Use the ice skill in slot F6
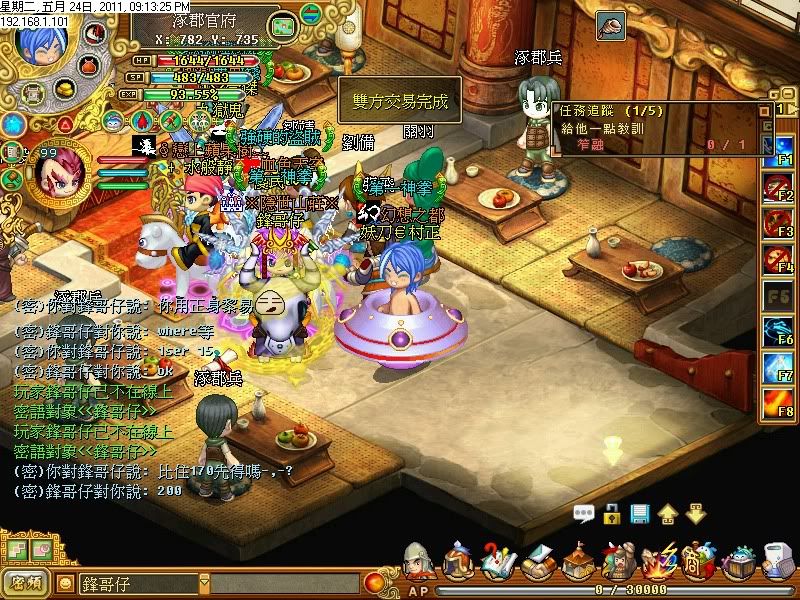Image resolution: width=800 pixels, height=600 pixels. [777, 331]
